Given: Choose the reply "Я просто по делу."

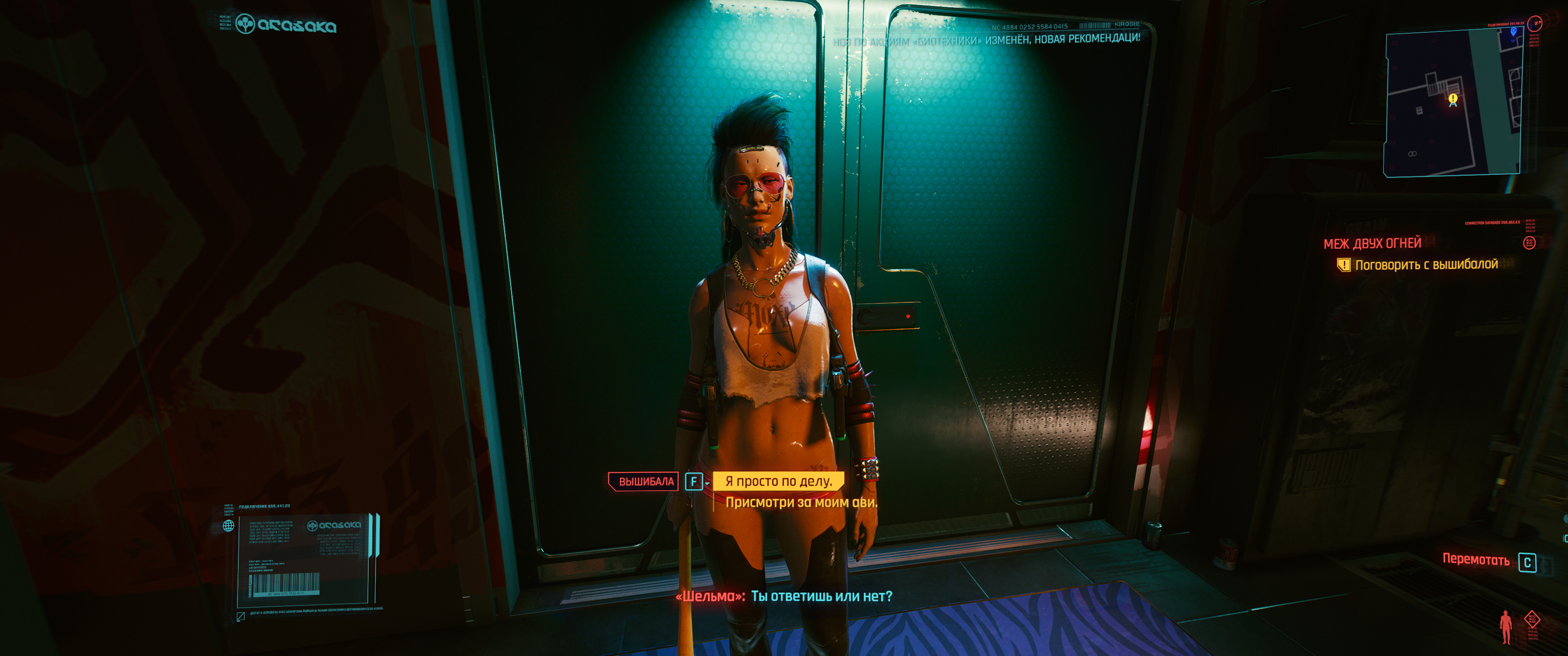Looking at the screenshot, I should (778, 482).
